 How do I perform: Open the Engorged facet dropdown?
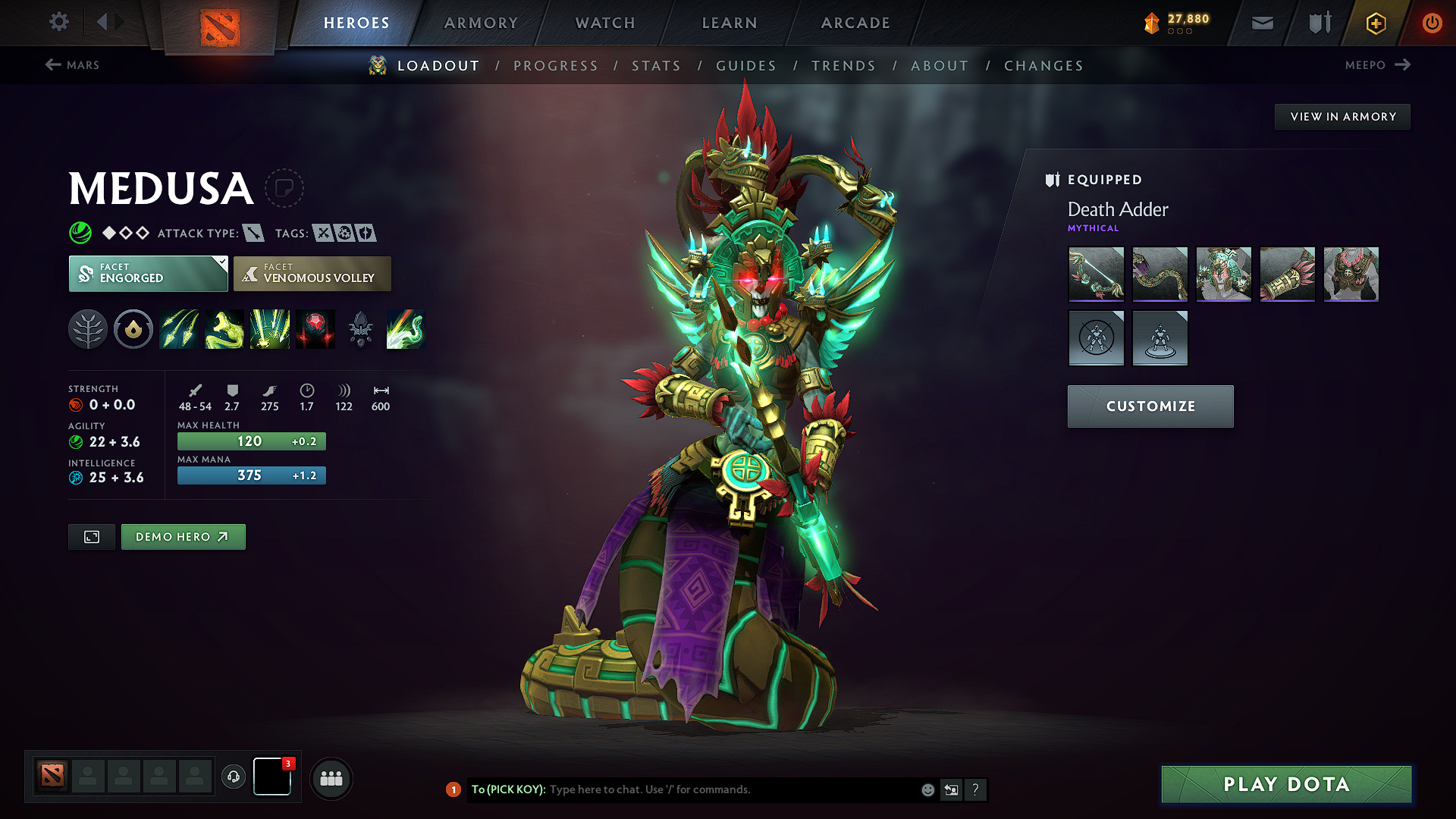(x=148, y=274)
